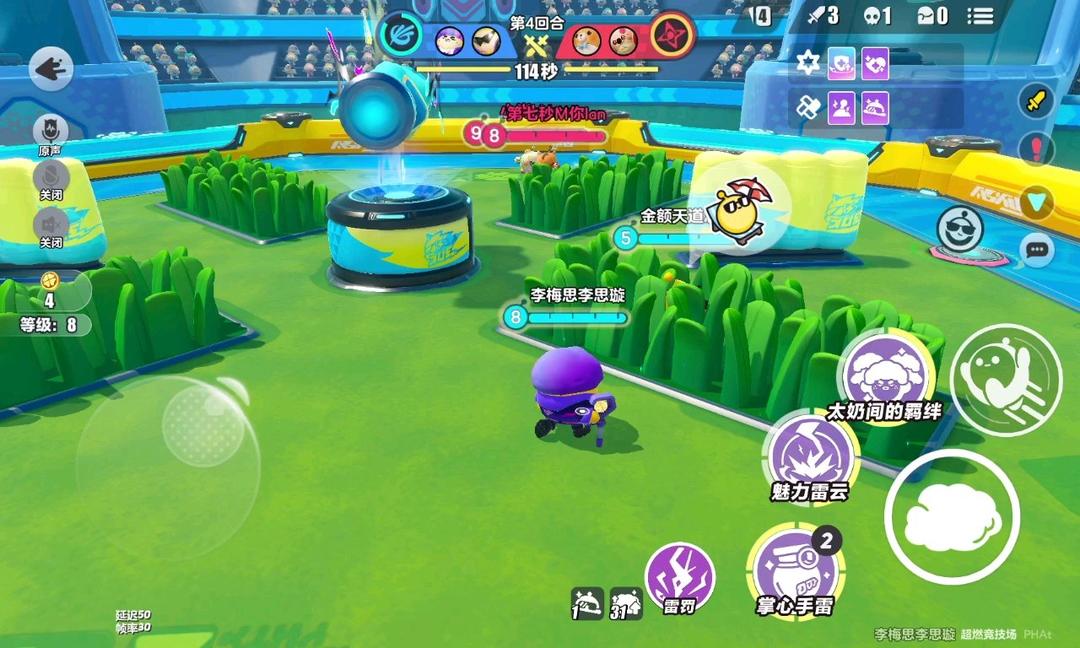Open the sunglasses face emote button
The width and height of the screenshot is (1080, 648).
pos(960,229)
